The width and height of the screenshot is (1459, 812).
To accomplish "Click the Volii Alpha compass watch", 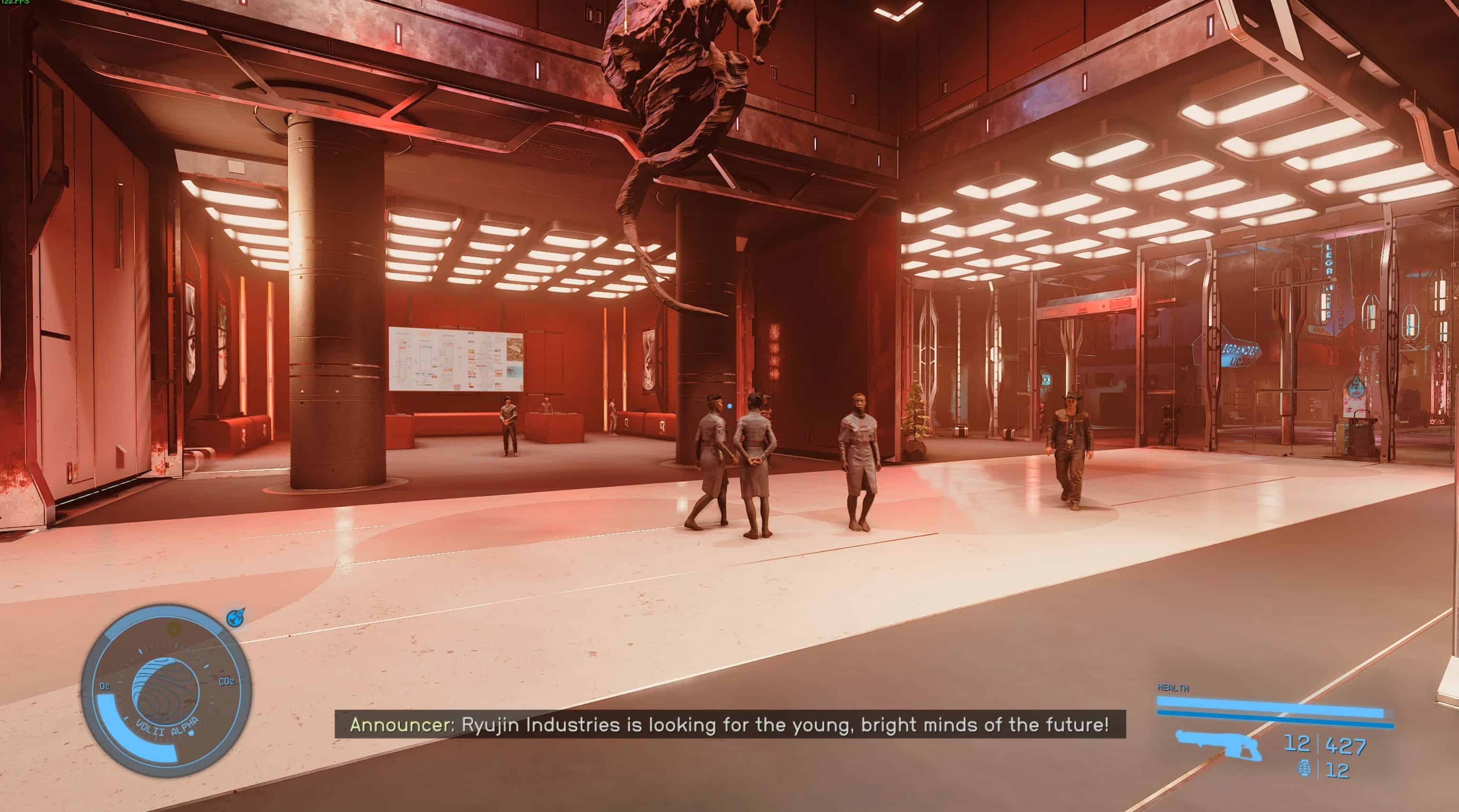I will [166, 690].
